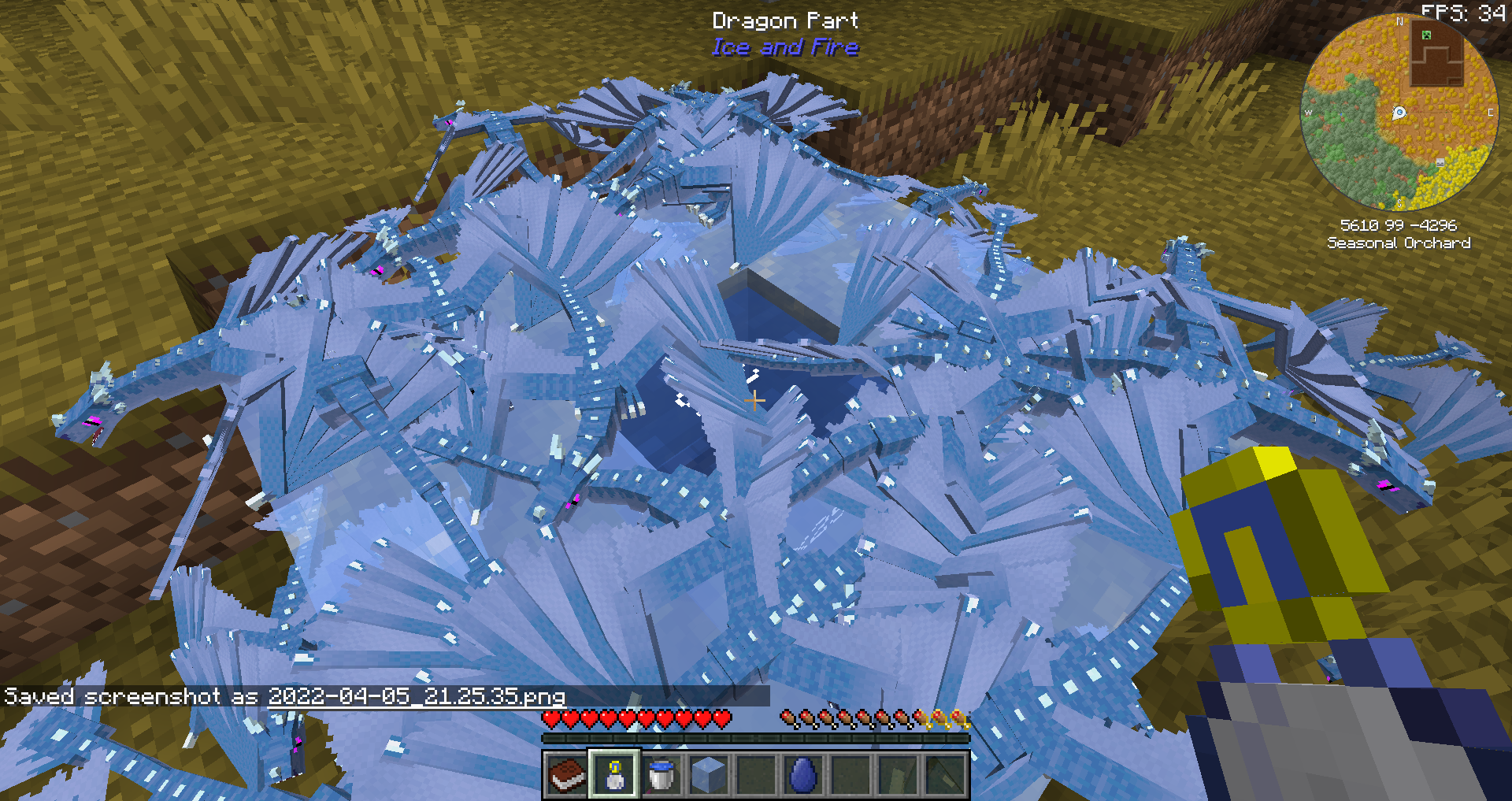Click the S compass letter on the minimap

[x=1399, y=202]
